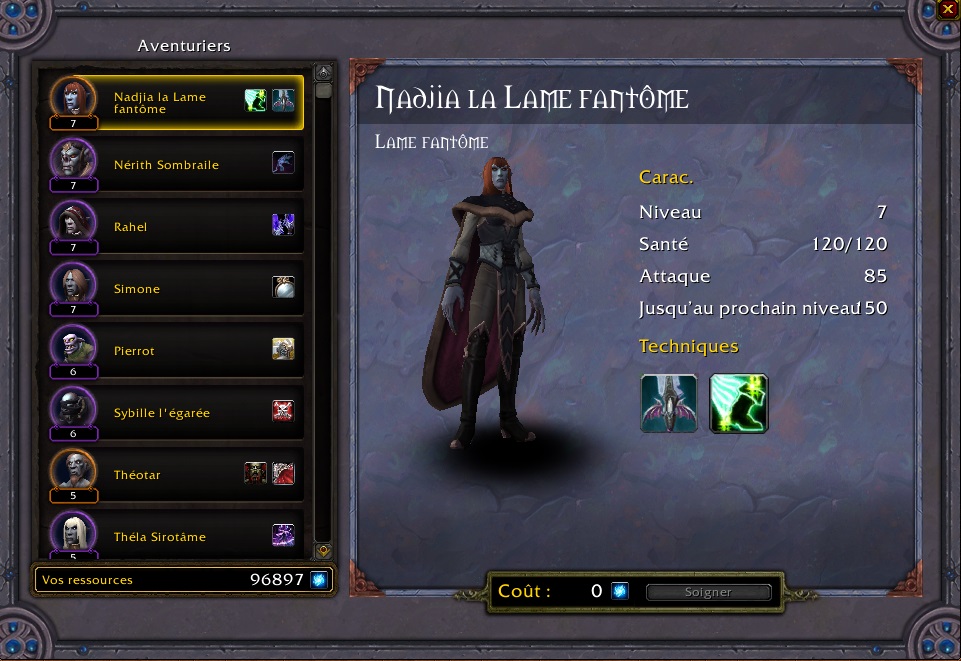Image resolution: width=961 pixels, height=661 pixels.
Task: Click the scroll-up arrow of the adventurer list
Action: 323,72
